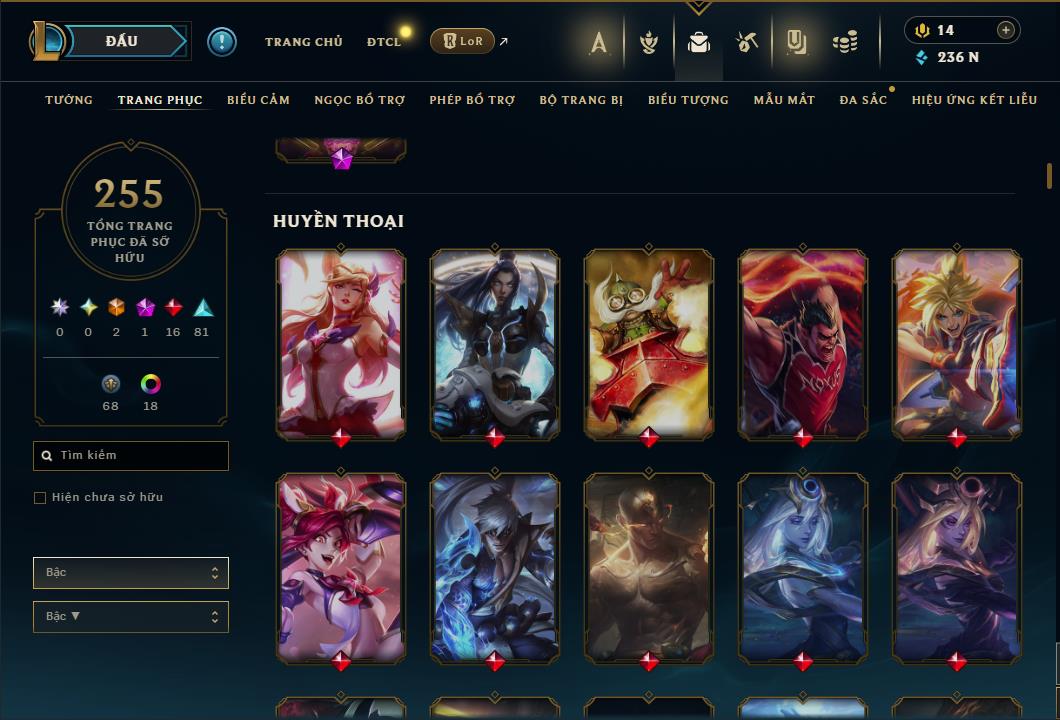Open the TRANG CHỦ home page

click(304, 42)
